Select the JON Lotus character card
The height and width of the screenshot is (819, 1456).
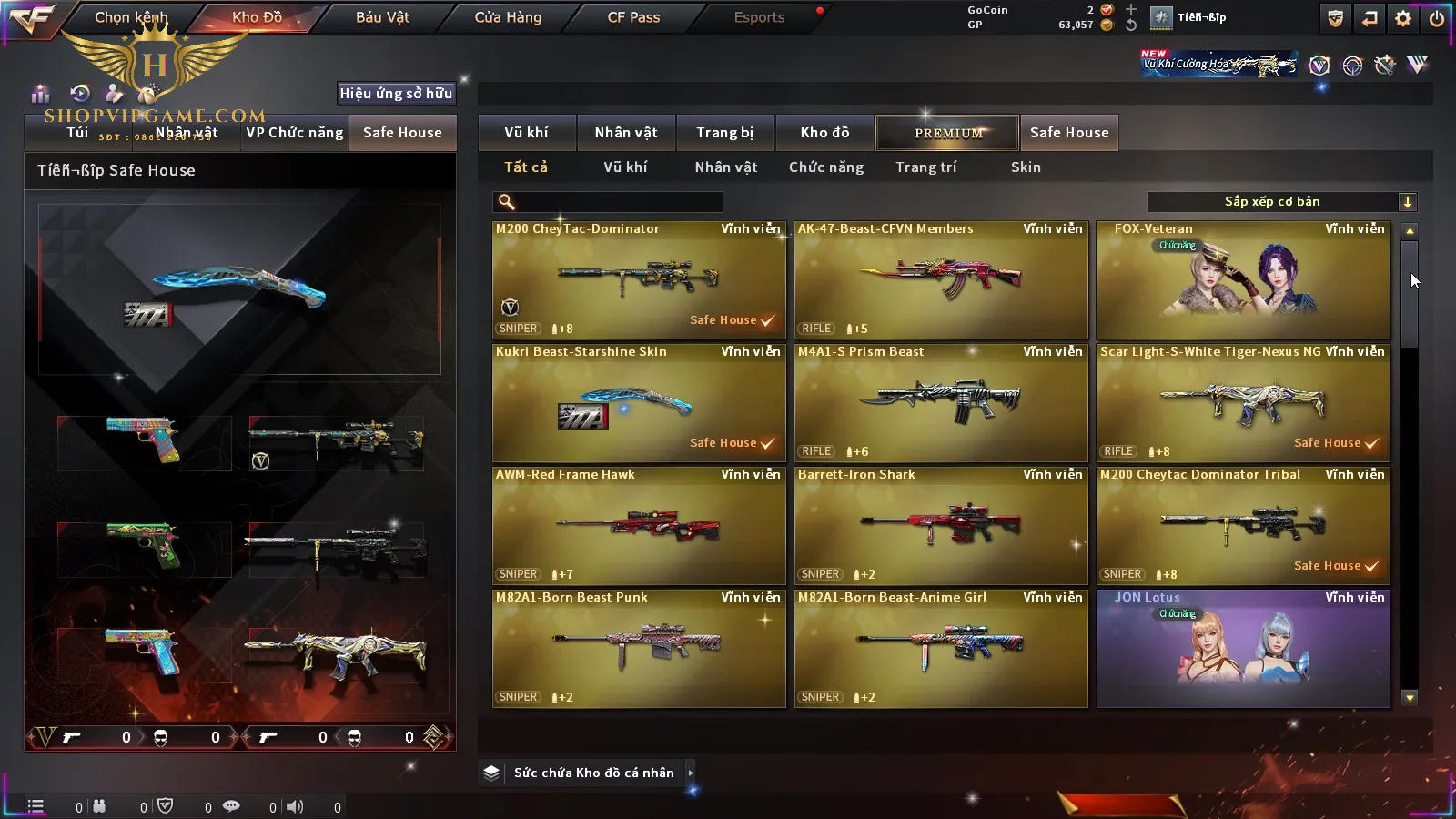pyautogui.click(x=1243, y=649)
